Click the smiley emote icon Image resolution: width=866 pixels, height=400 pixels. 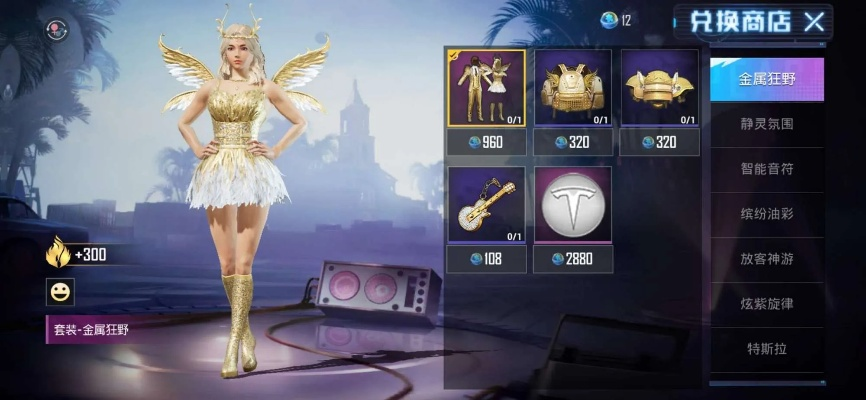point(60,292)
